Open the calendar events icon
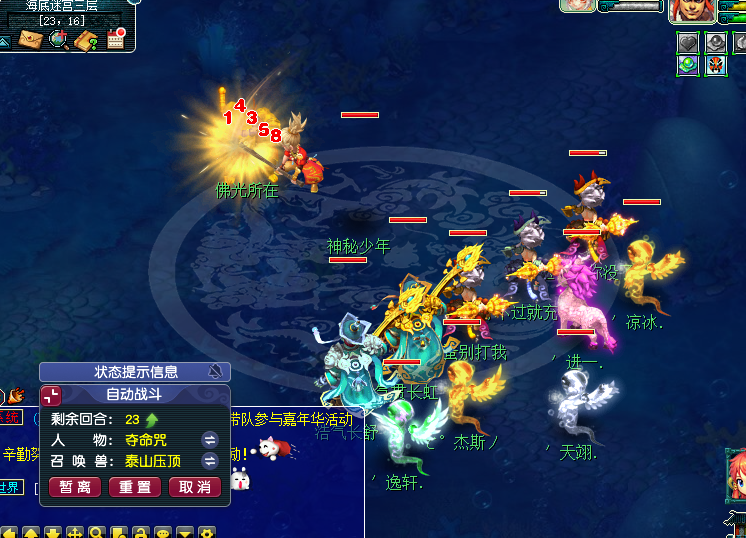 point(115,39)
